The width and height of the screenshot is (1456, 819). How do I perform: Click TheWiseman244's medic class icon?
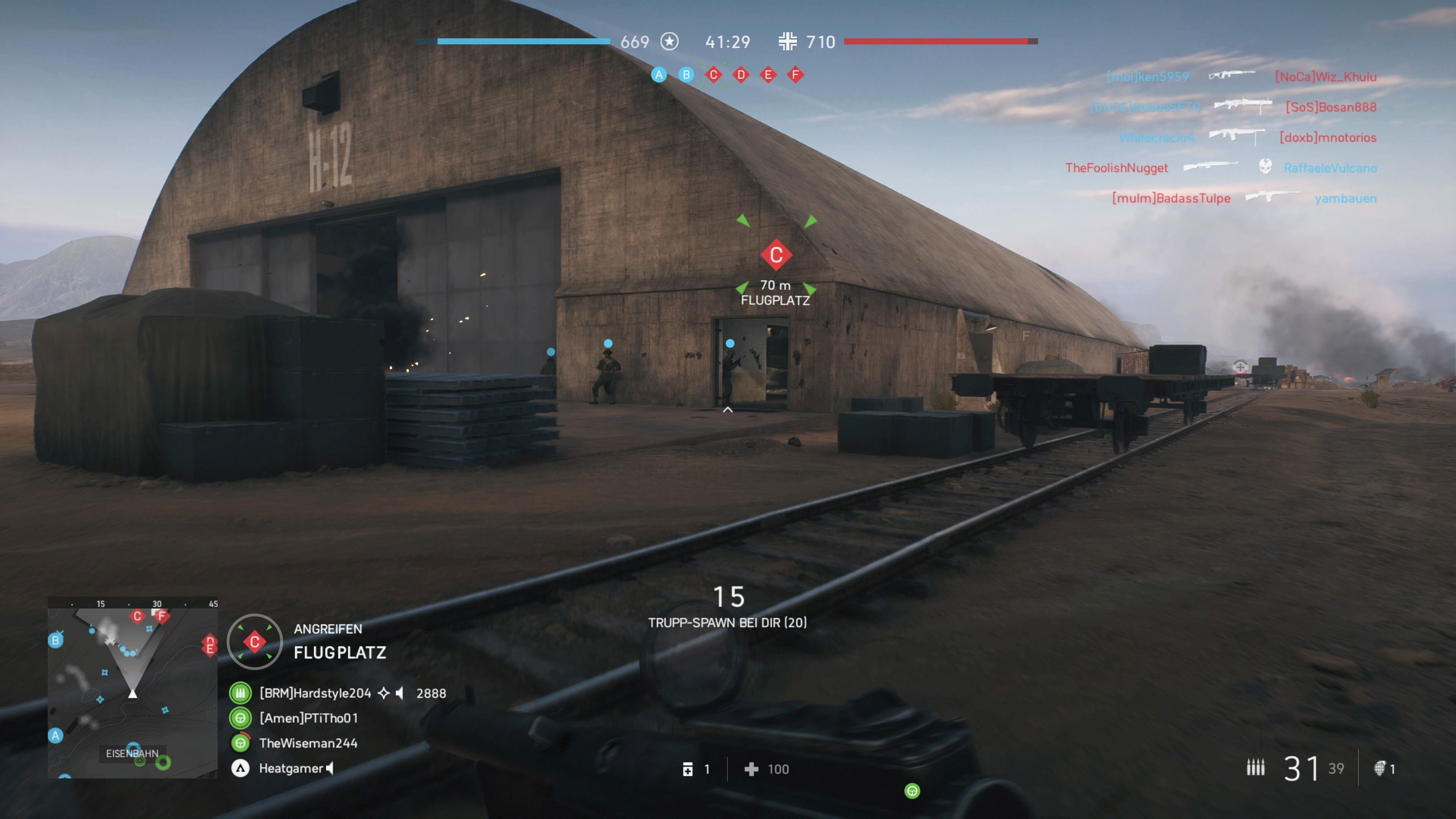[240, 744]
